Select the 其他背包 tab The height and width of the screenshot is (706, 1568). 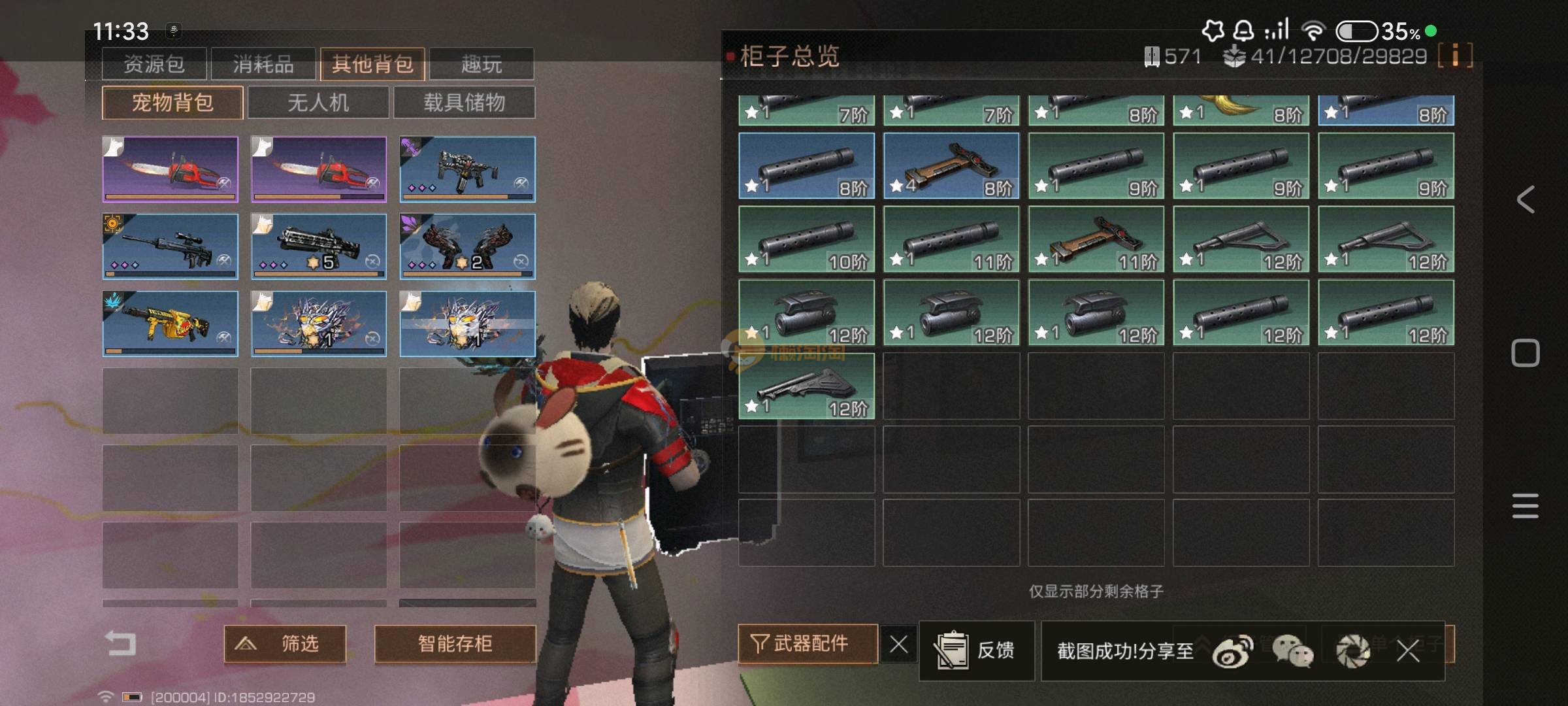coord(372,64)
